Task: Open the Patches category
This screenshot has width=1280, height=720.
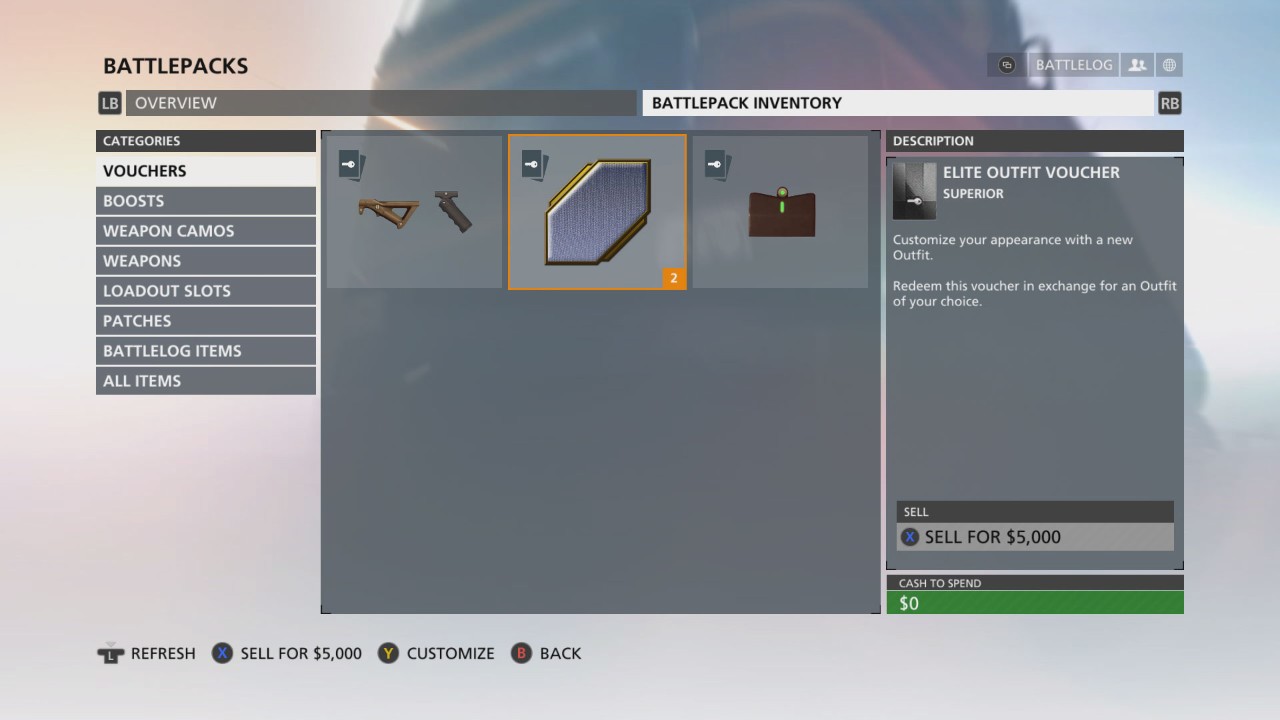Action: pyautogui.click(x=206, y=321)
